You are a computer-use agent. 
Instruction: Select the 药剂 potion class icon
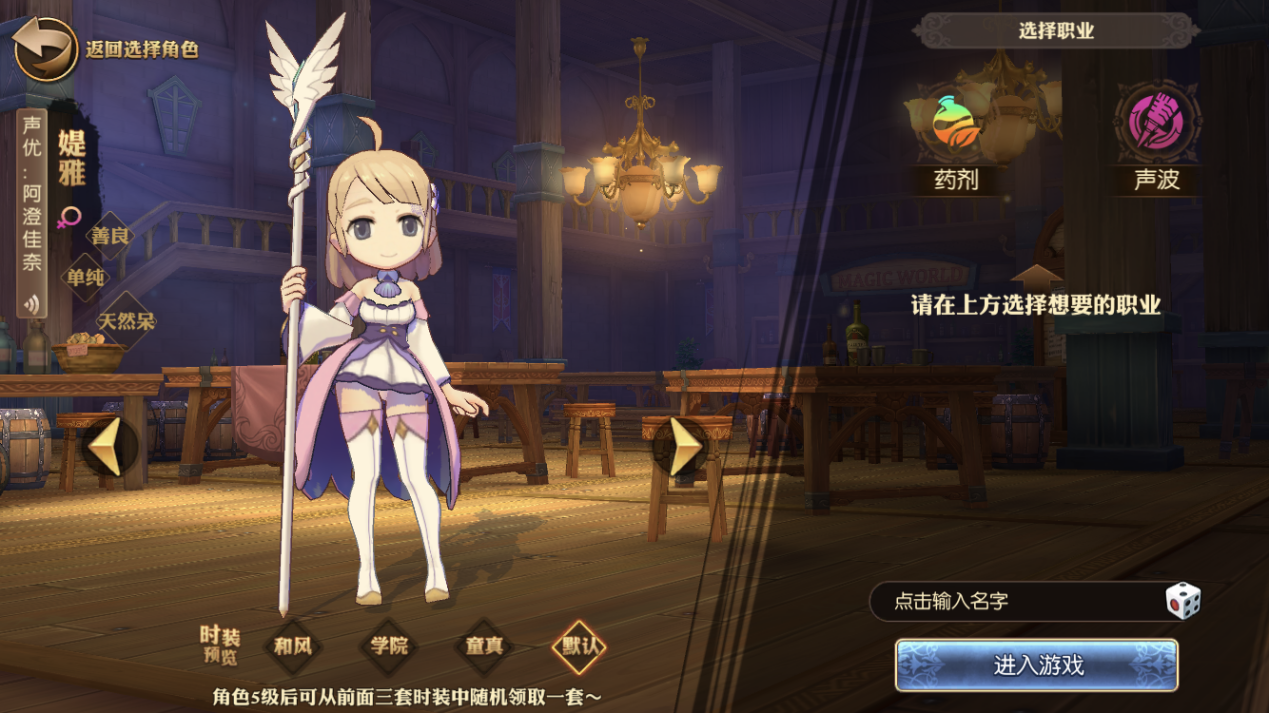point(954,124)
